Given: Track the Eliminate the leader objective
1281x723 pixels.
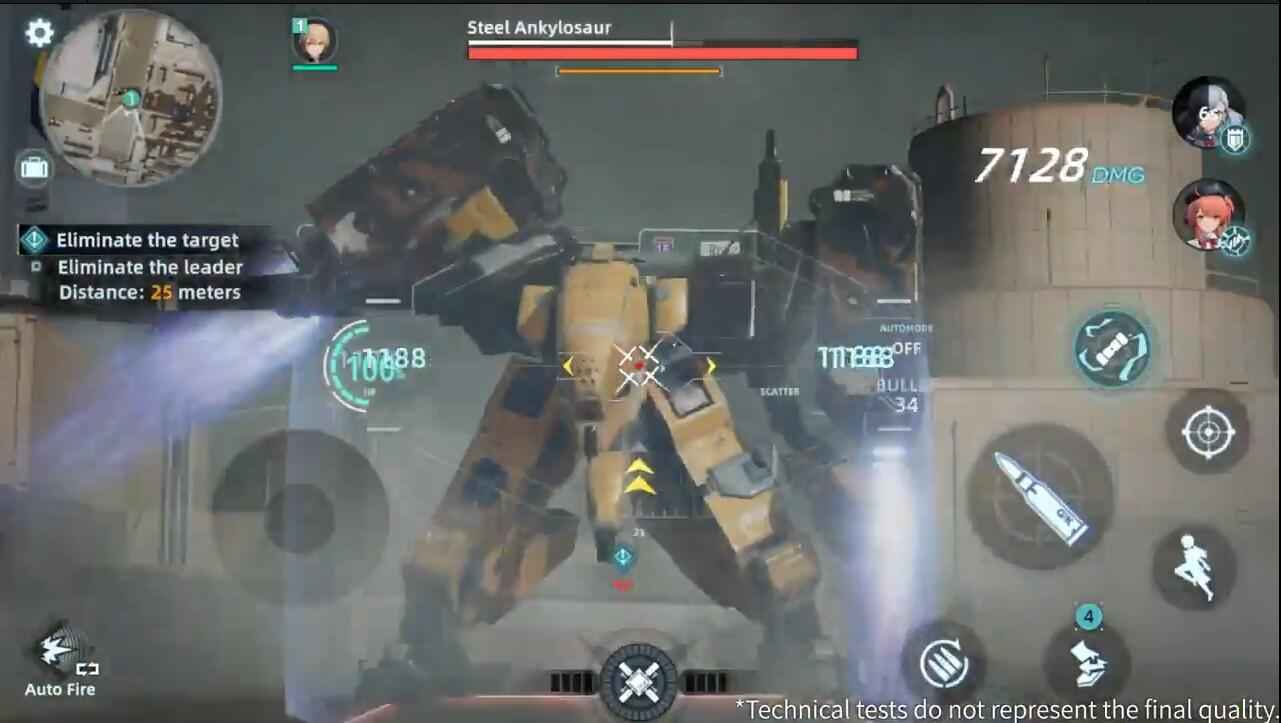Looking at the screenshot, I should click(x=151, y=267).
